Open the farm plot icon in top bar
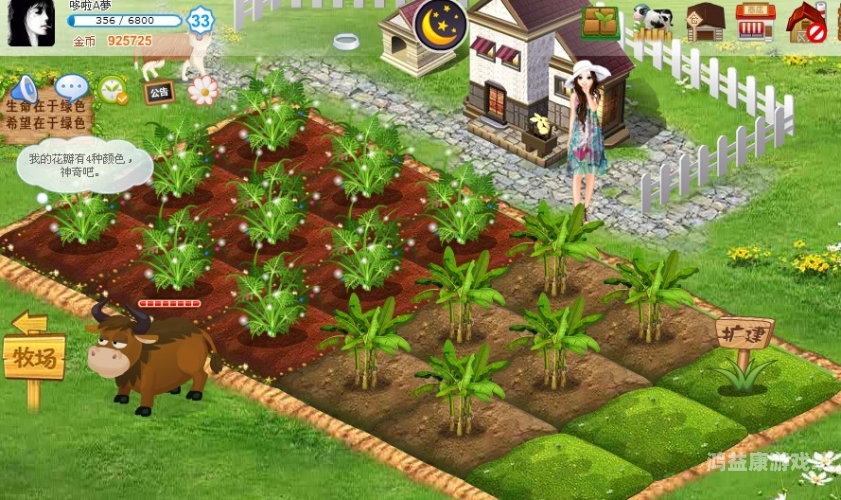The height and width of the screenshot is (500, 841). (600, 22)
